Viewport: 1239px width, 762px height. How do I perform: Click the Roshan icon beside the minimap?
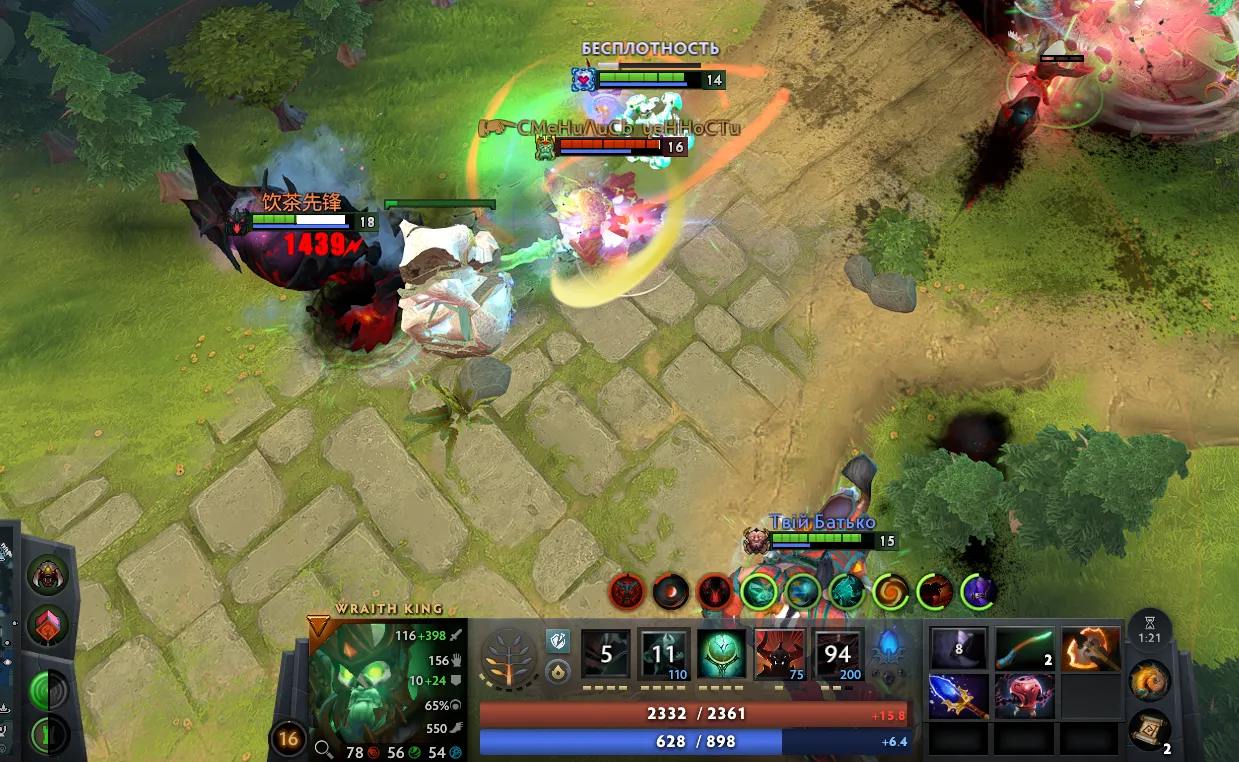click(x=46, y=575)
